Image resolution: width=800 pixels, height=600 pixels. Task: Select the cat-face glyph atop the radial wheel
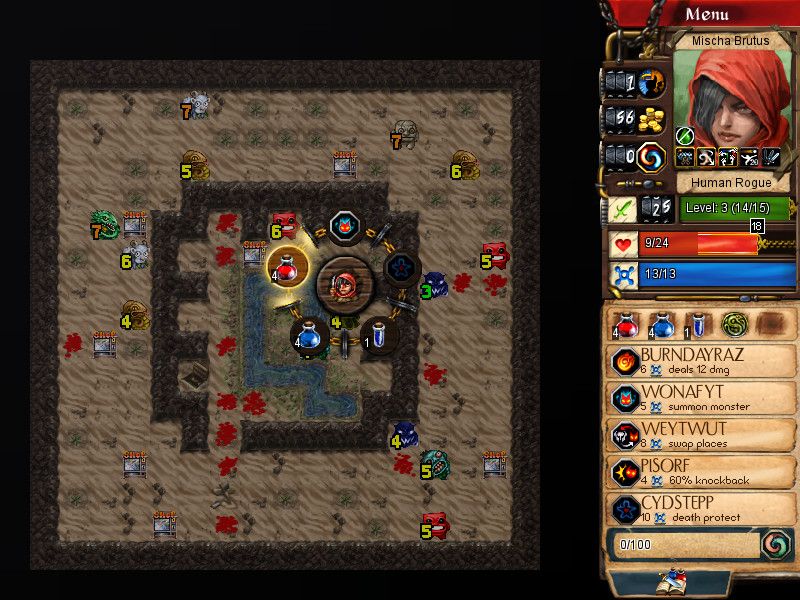point(345,226)
